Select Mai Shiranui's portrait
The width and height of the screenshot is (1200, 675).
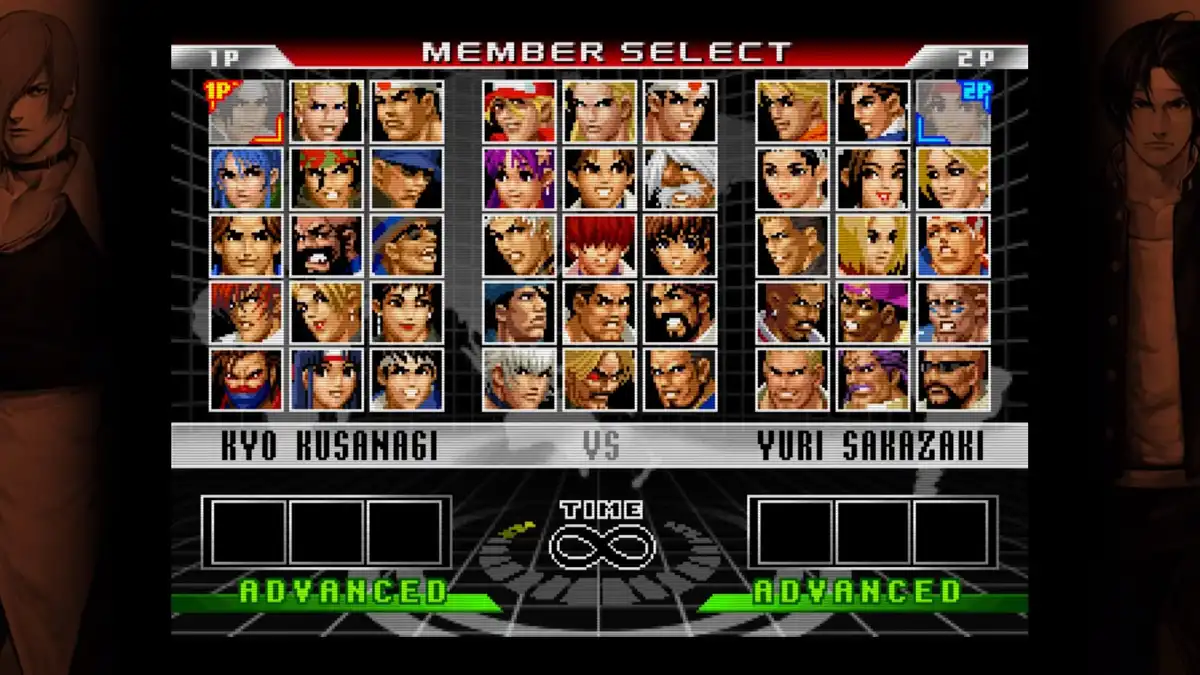[x=873, y=178]
